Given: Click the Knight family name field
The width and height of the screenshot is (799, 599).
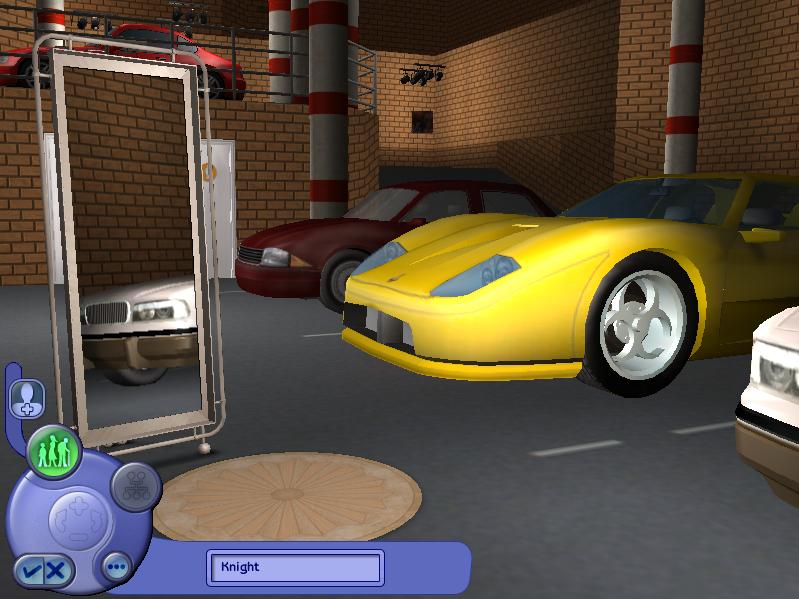Looking at the screenshot, I should tap(295, 567).
